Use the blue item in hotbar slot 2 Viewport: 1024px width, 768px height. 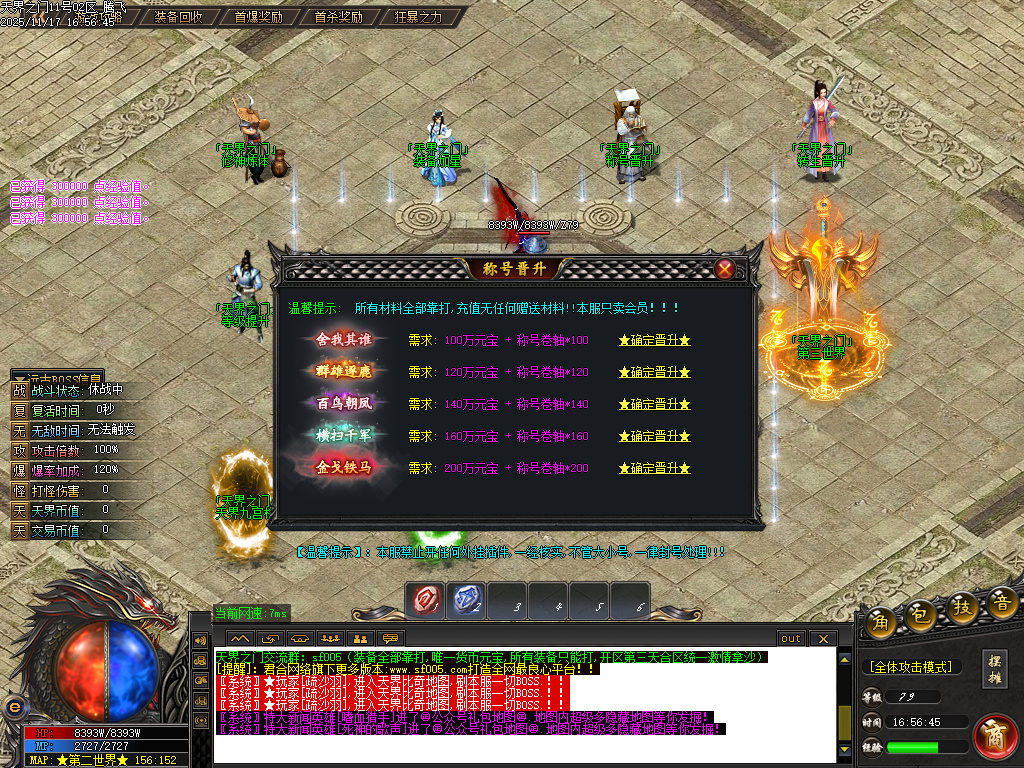click(467, 600)
